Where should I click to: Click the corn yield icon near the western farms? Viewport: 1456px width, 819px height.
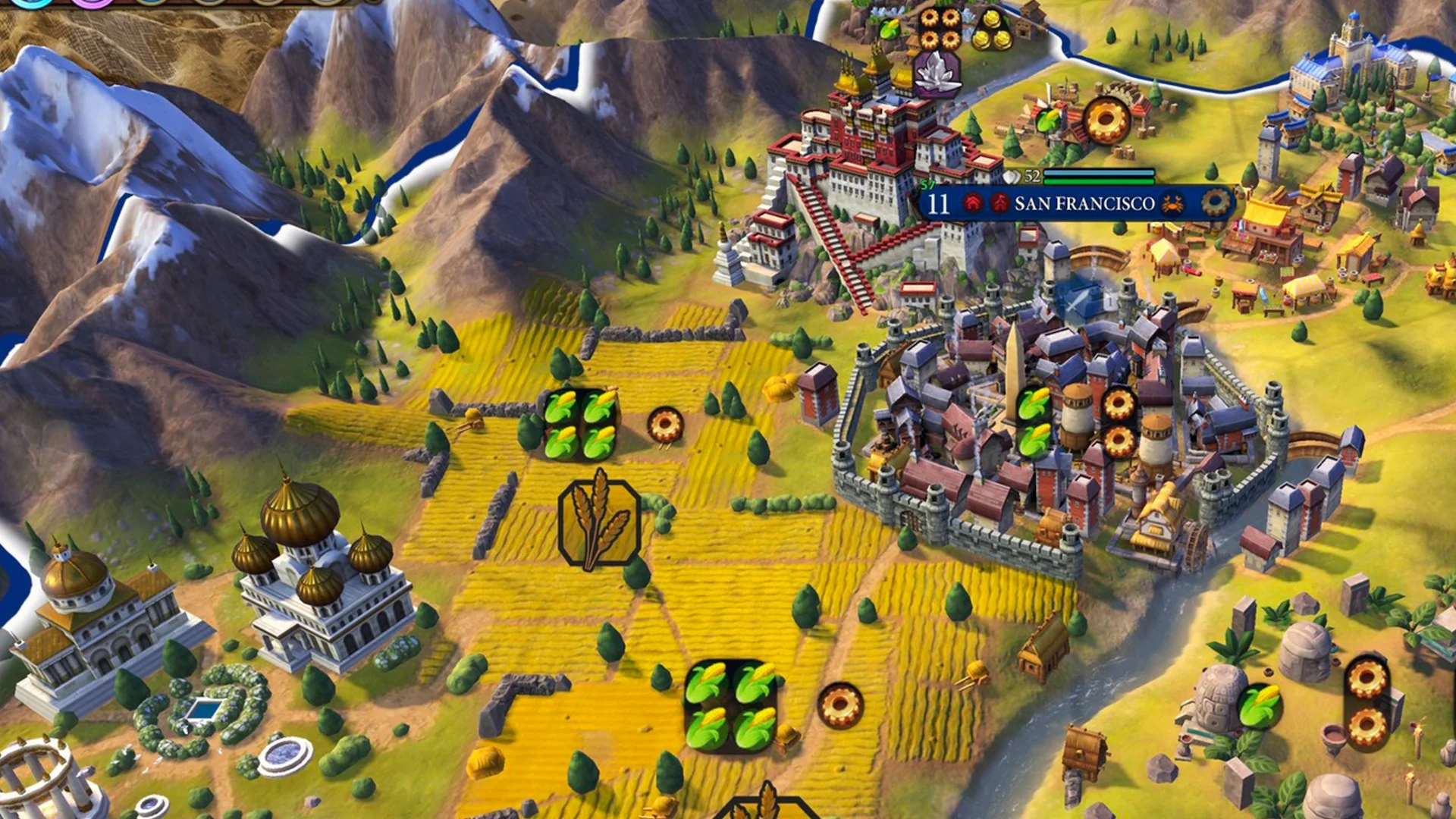tap(580, 425)
